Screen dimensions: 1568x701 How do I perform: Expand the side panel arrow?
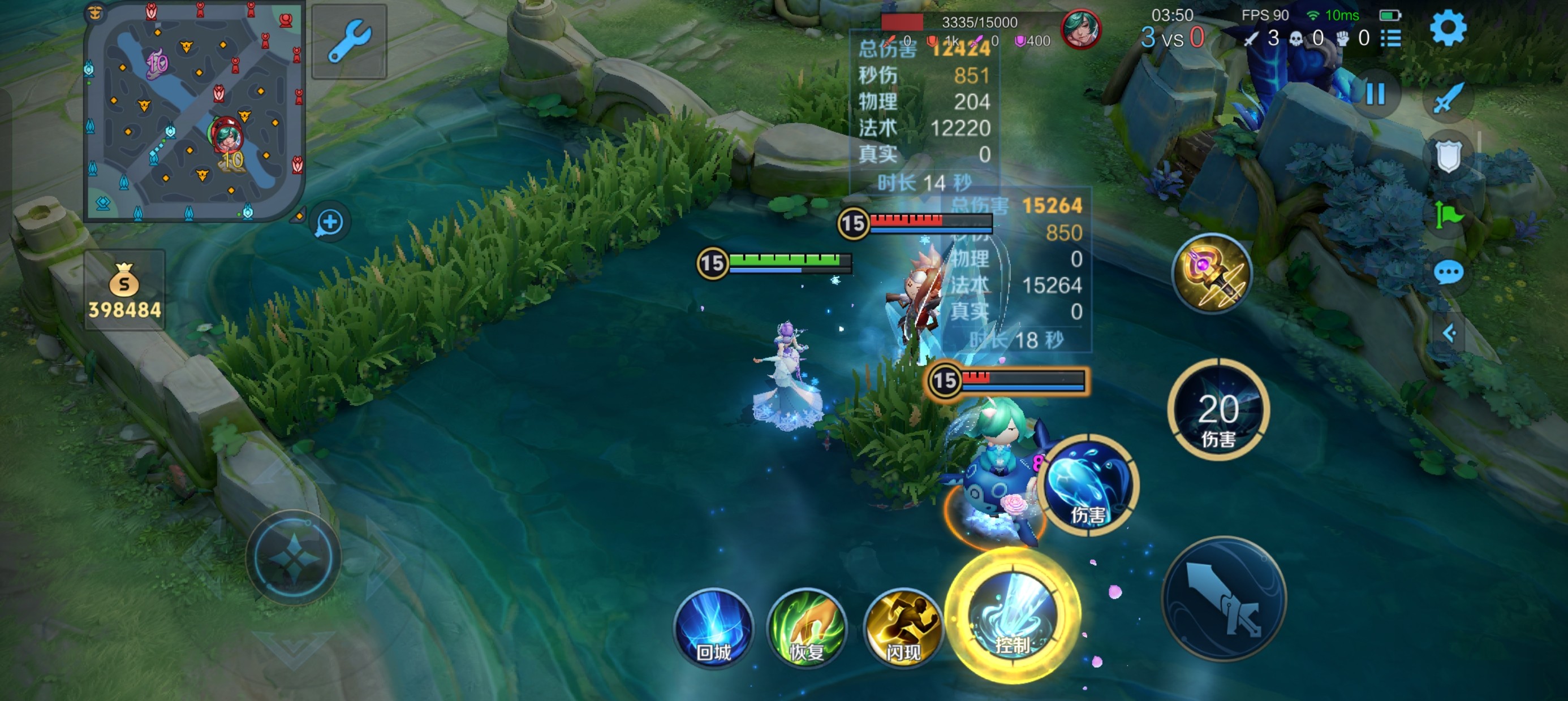click(1449, 333)
